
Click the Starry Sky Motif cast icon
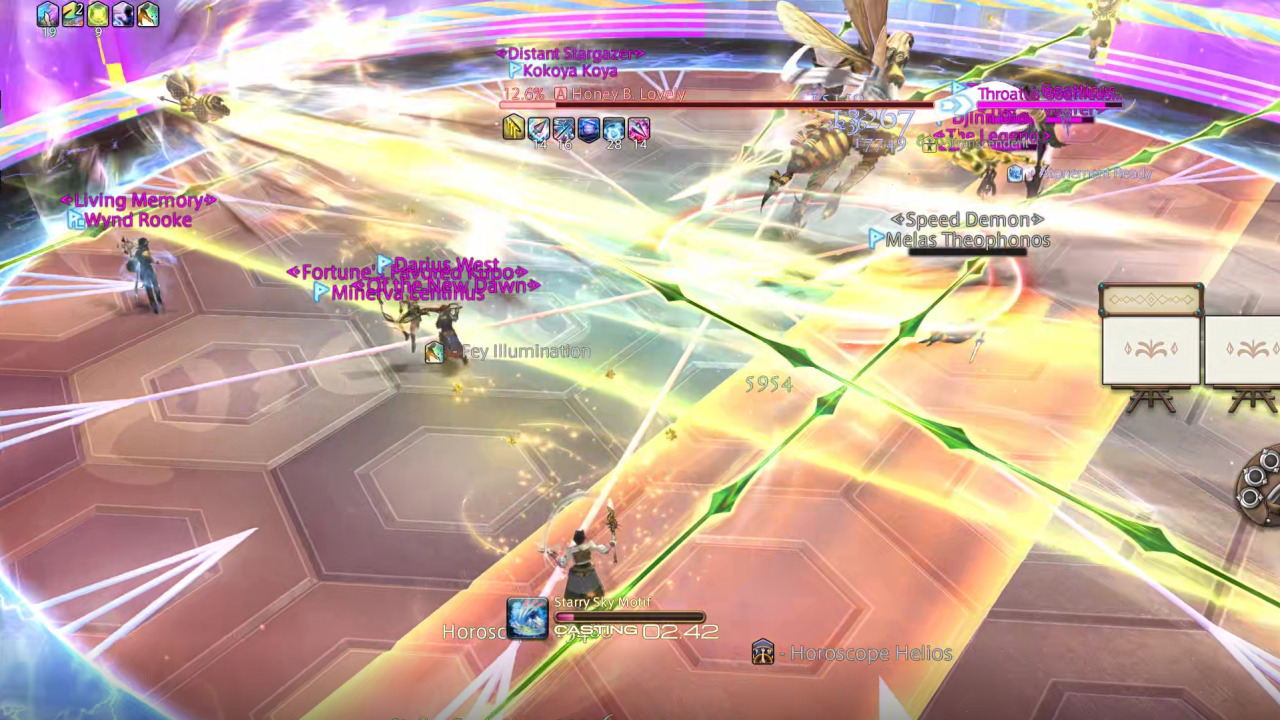coord(527,617)
